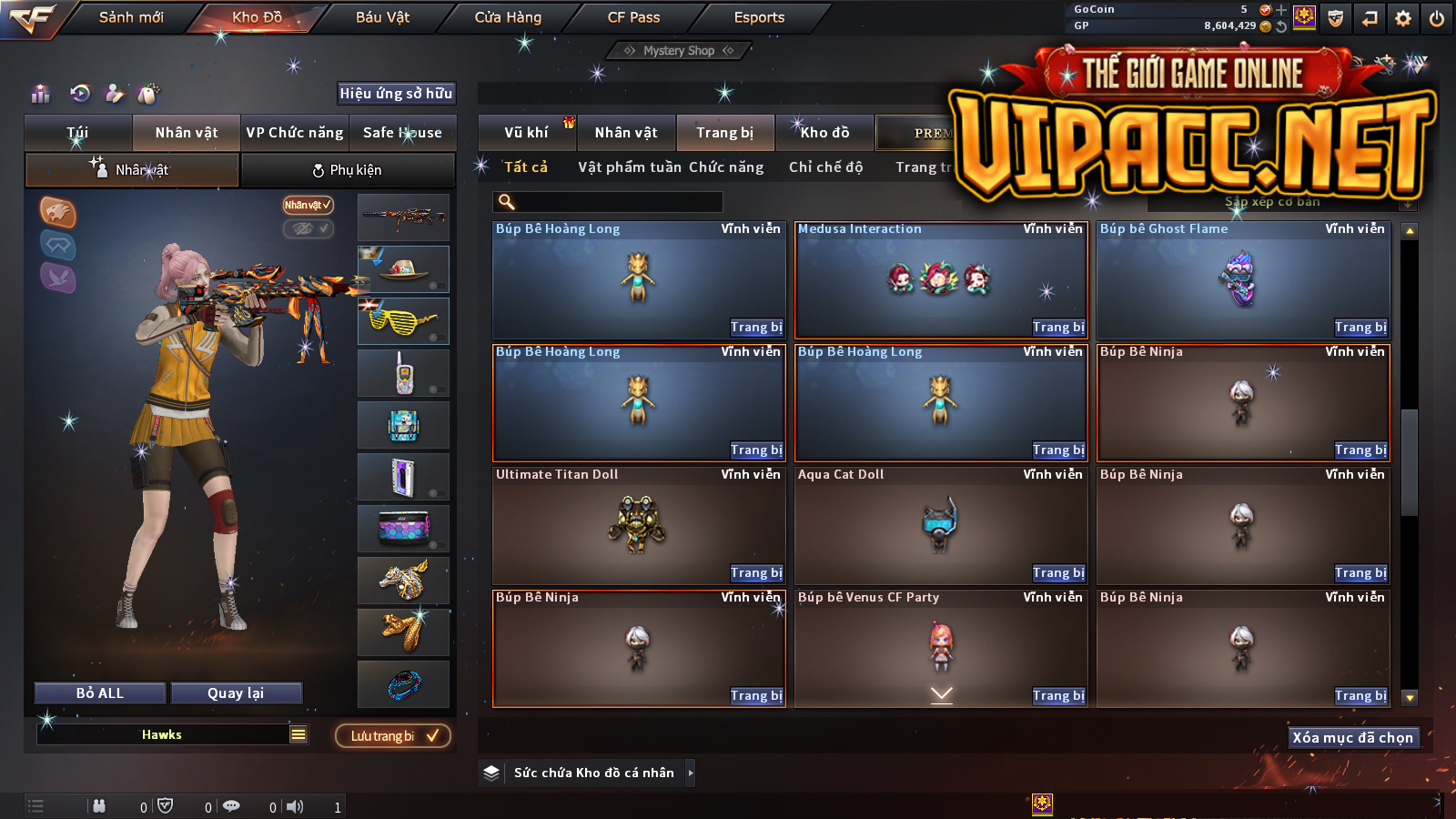Click Xóa mục đã chọn button

[1352, 738]
